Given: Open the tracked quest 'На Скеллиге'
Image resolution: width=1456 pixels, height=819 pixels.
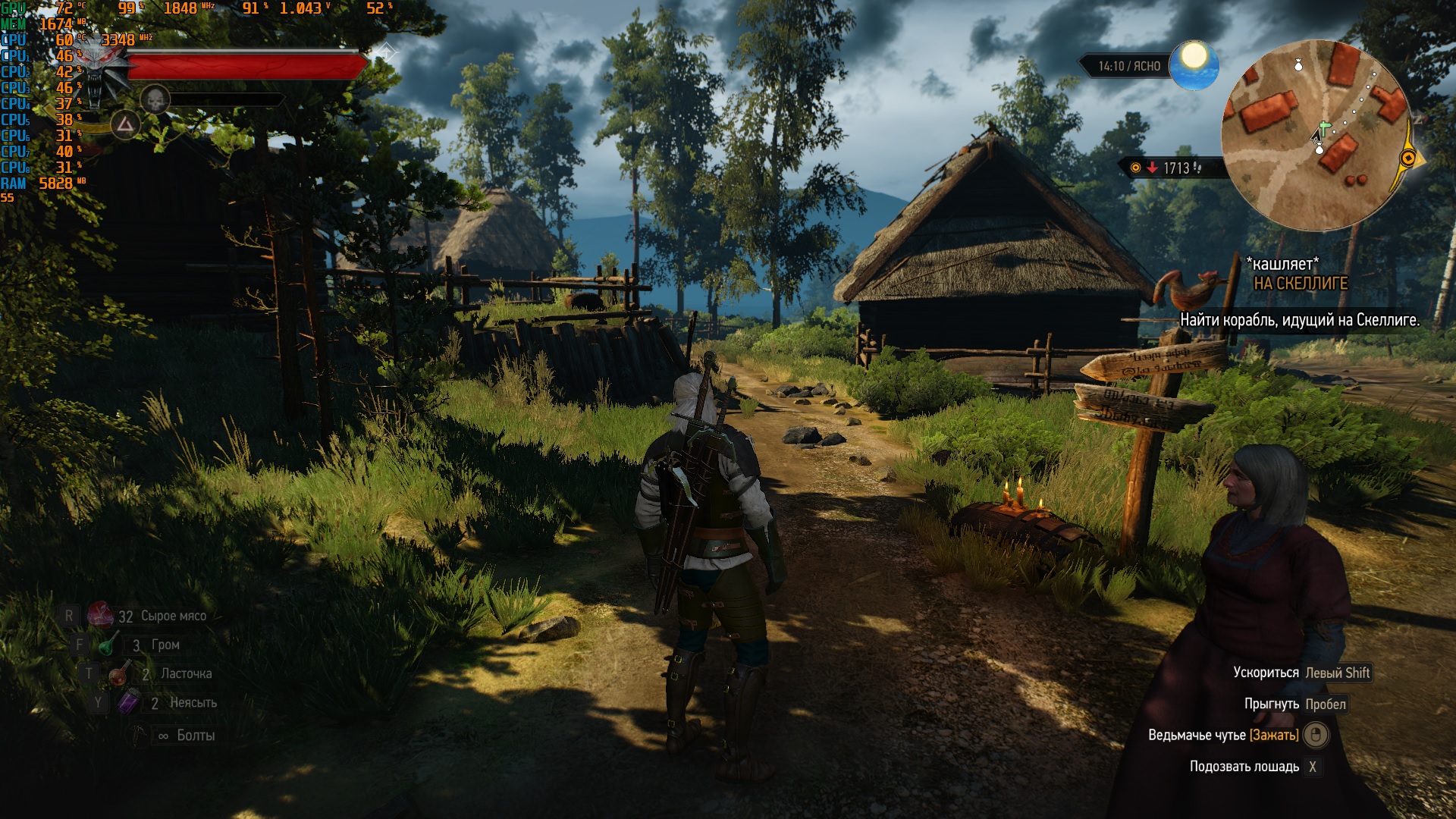Looking at the screenshot, I should (1300, 284).
